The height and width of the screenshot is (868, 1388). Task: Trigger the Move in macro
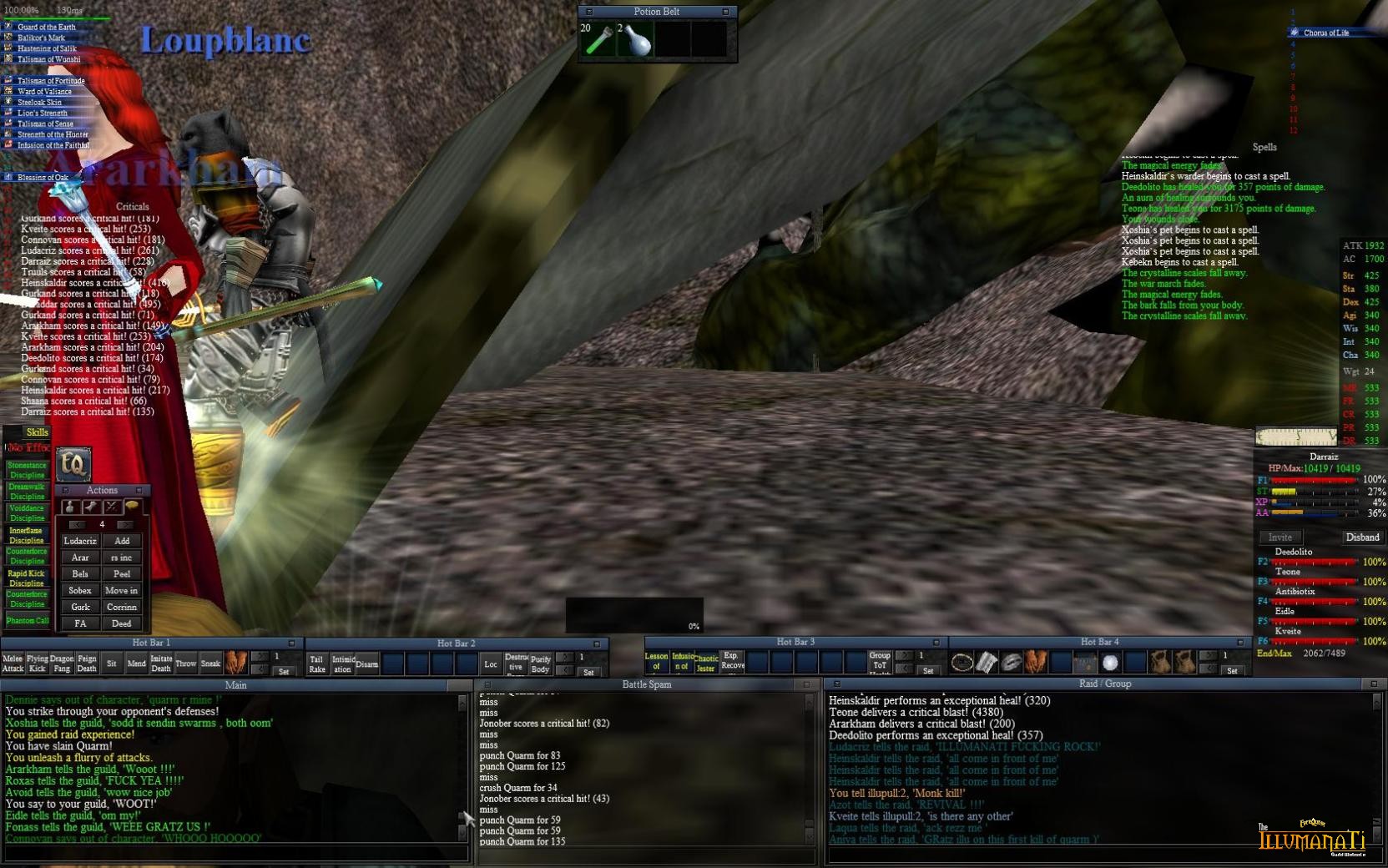click(x=122, y=590)
